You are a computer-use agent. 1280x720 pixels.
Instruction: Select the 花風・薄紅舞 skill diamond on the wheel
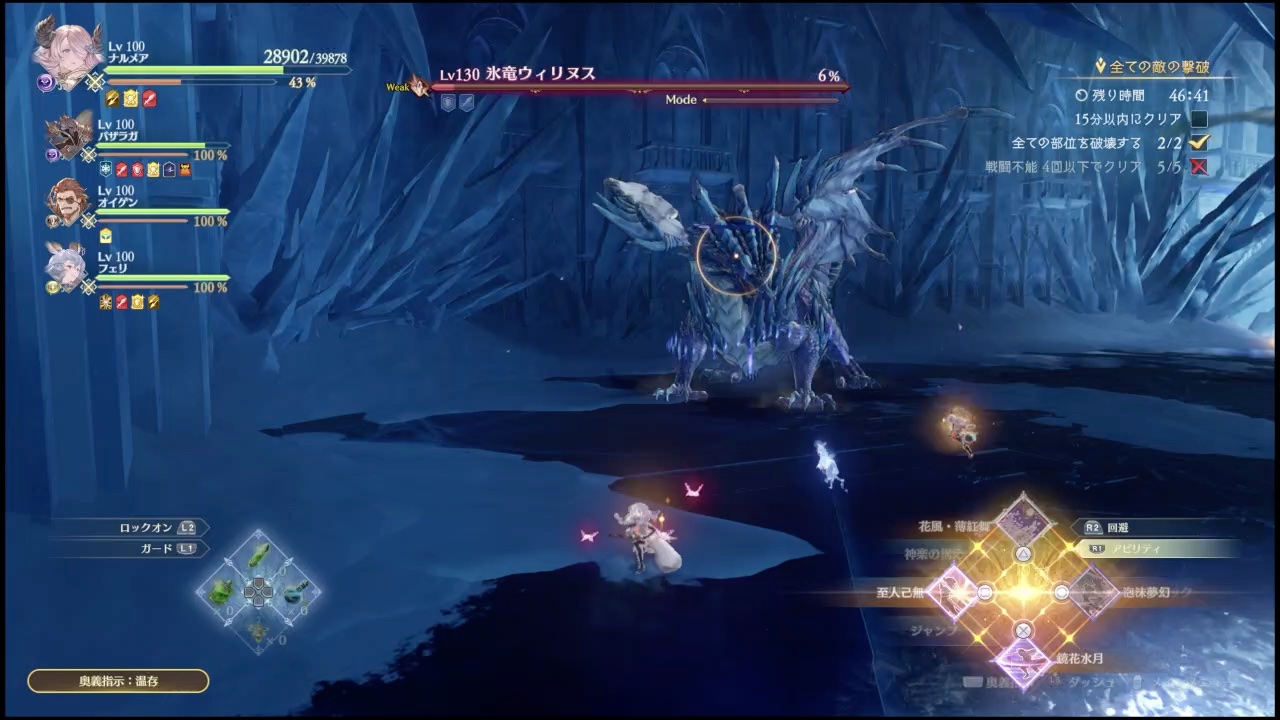[1022, 520]
